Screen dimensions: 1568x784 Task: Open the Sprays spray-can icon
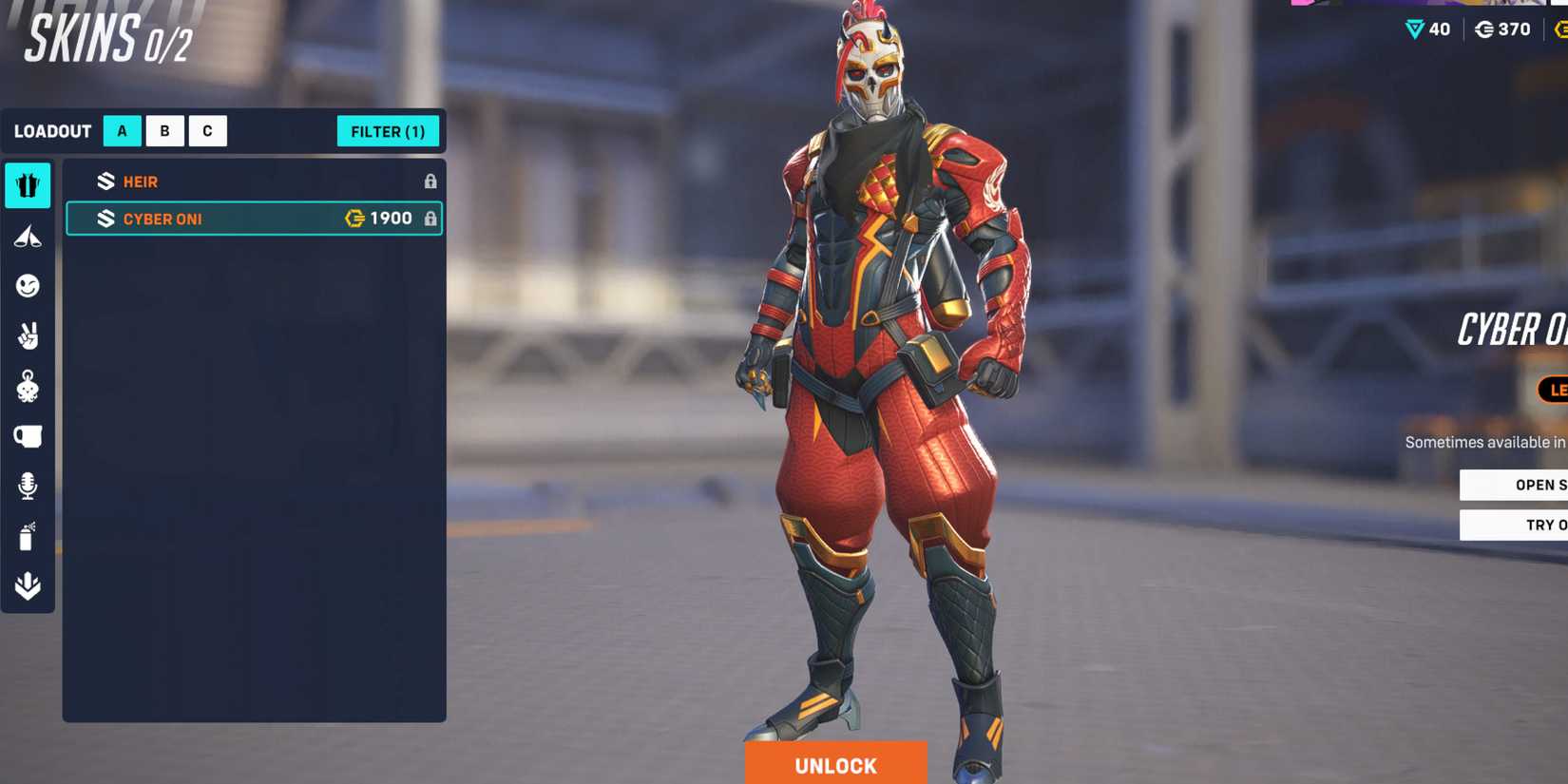[x=28, y=536]
